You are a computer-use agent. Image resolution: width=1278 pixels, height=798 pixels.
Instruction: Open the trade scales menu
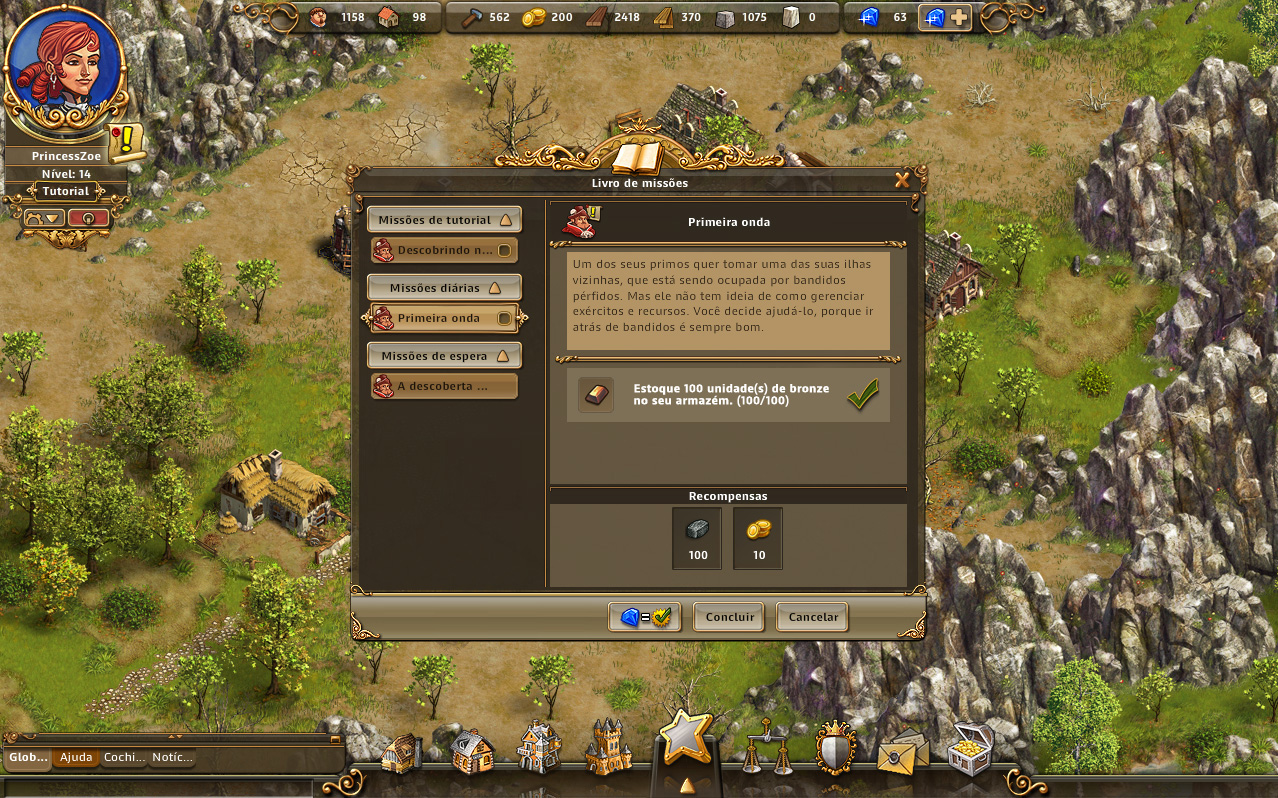762,747
